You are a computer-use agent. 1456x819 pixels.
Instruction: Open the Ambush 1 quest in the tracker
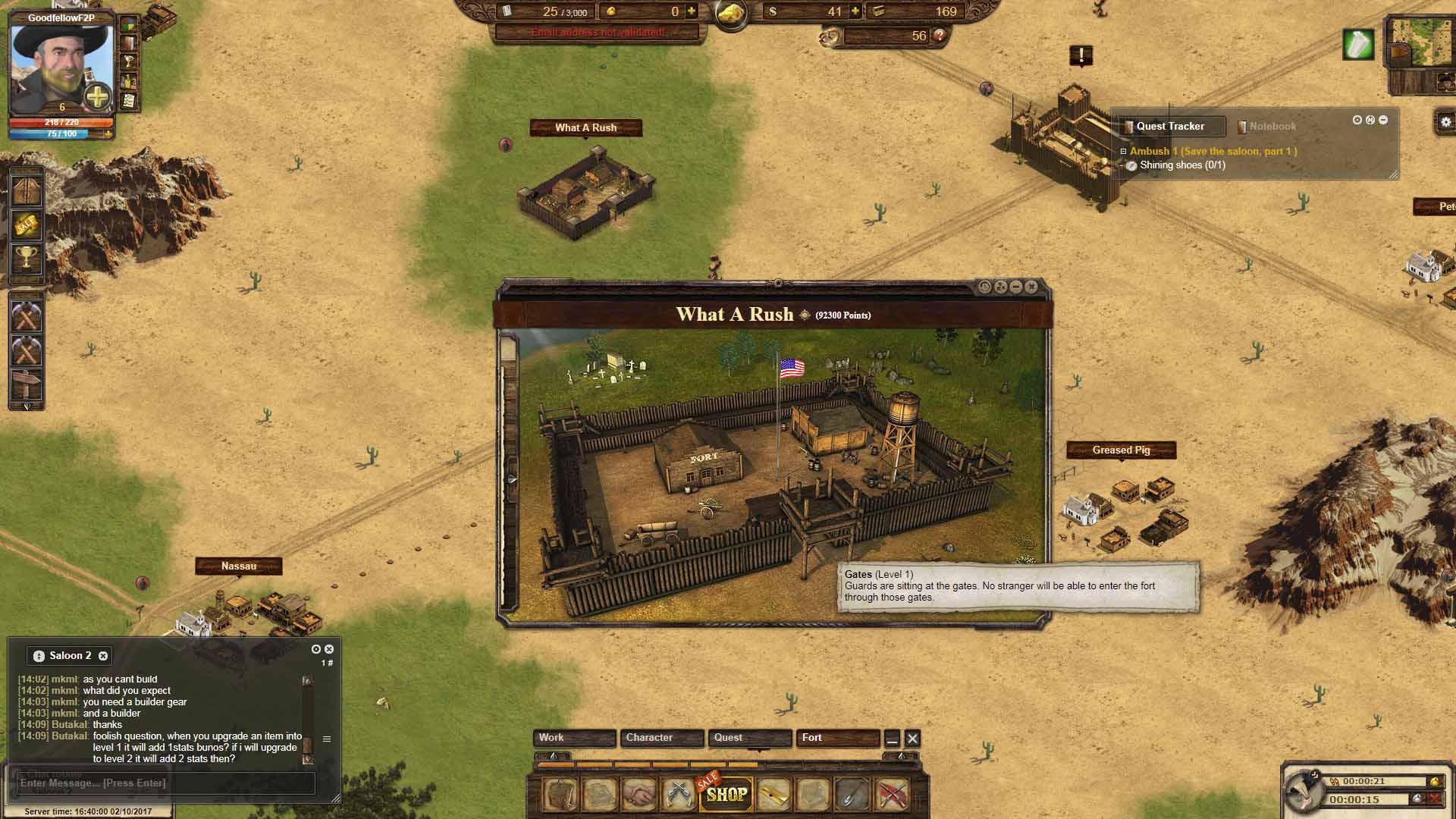click(x=1213, y=152)
